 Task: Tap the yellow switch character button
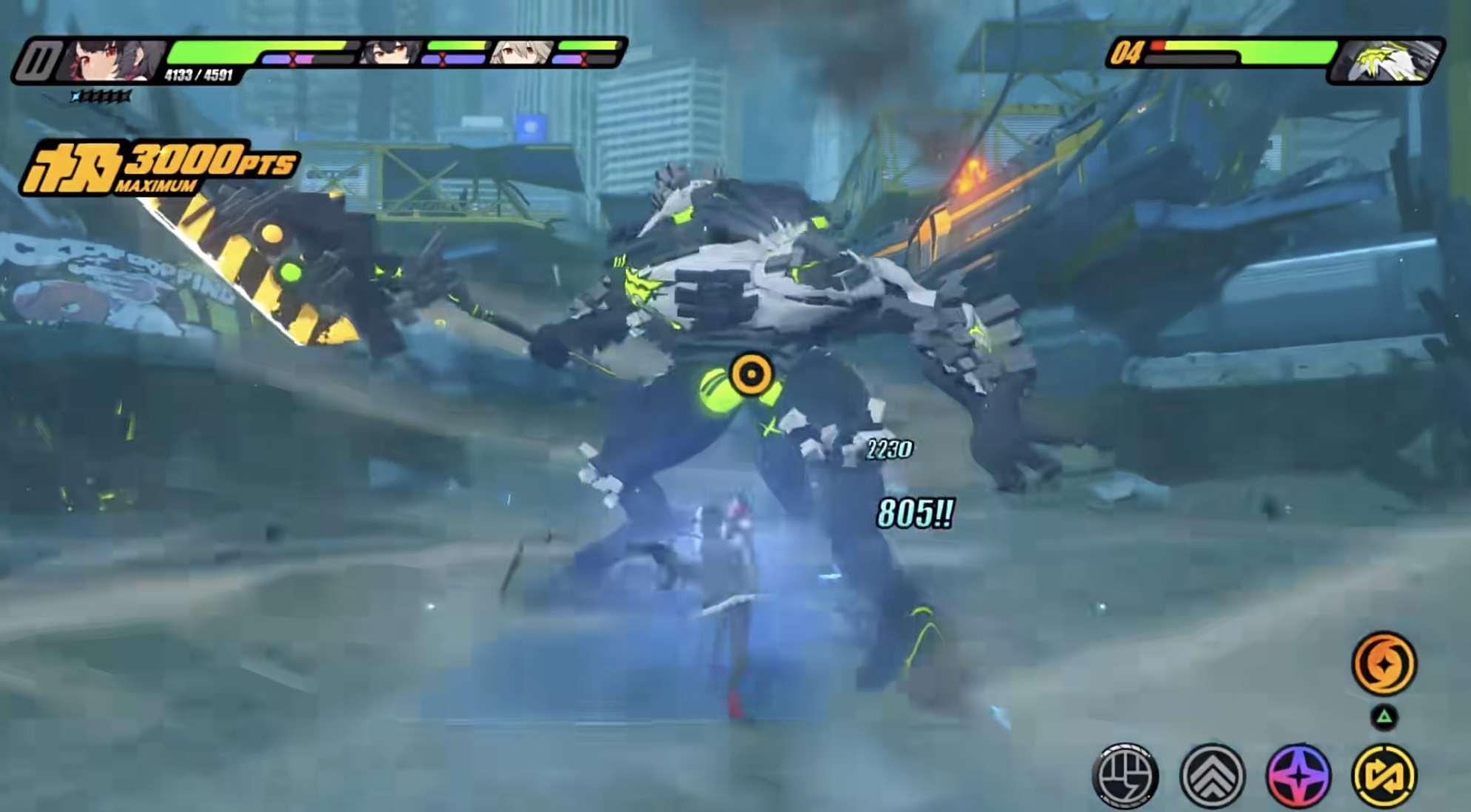tap(1384, 775)
